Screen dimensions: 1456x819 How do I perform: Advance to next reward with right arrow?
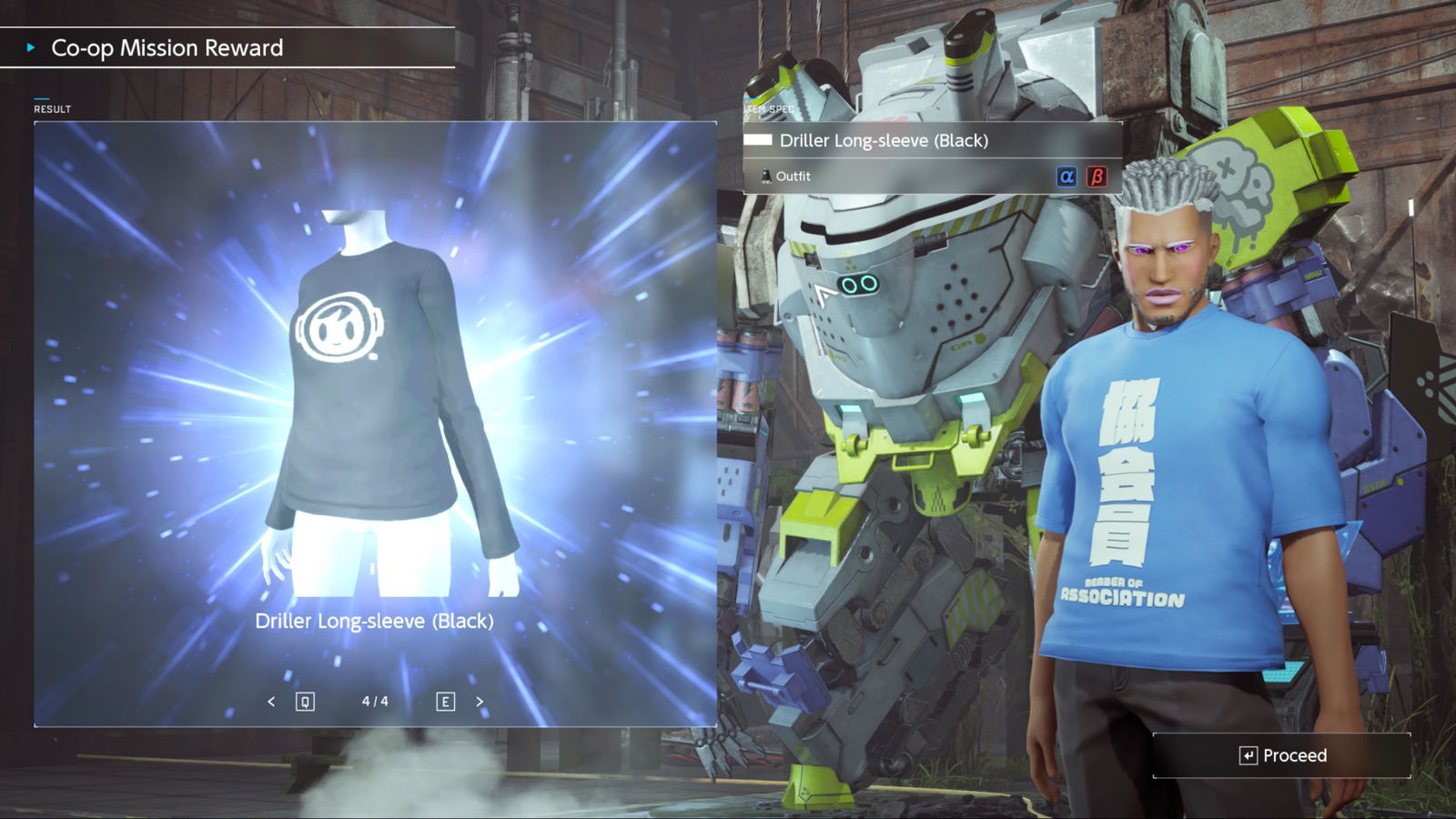pos(480,702)
